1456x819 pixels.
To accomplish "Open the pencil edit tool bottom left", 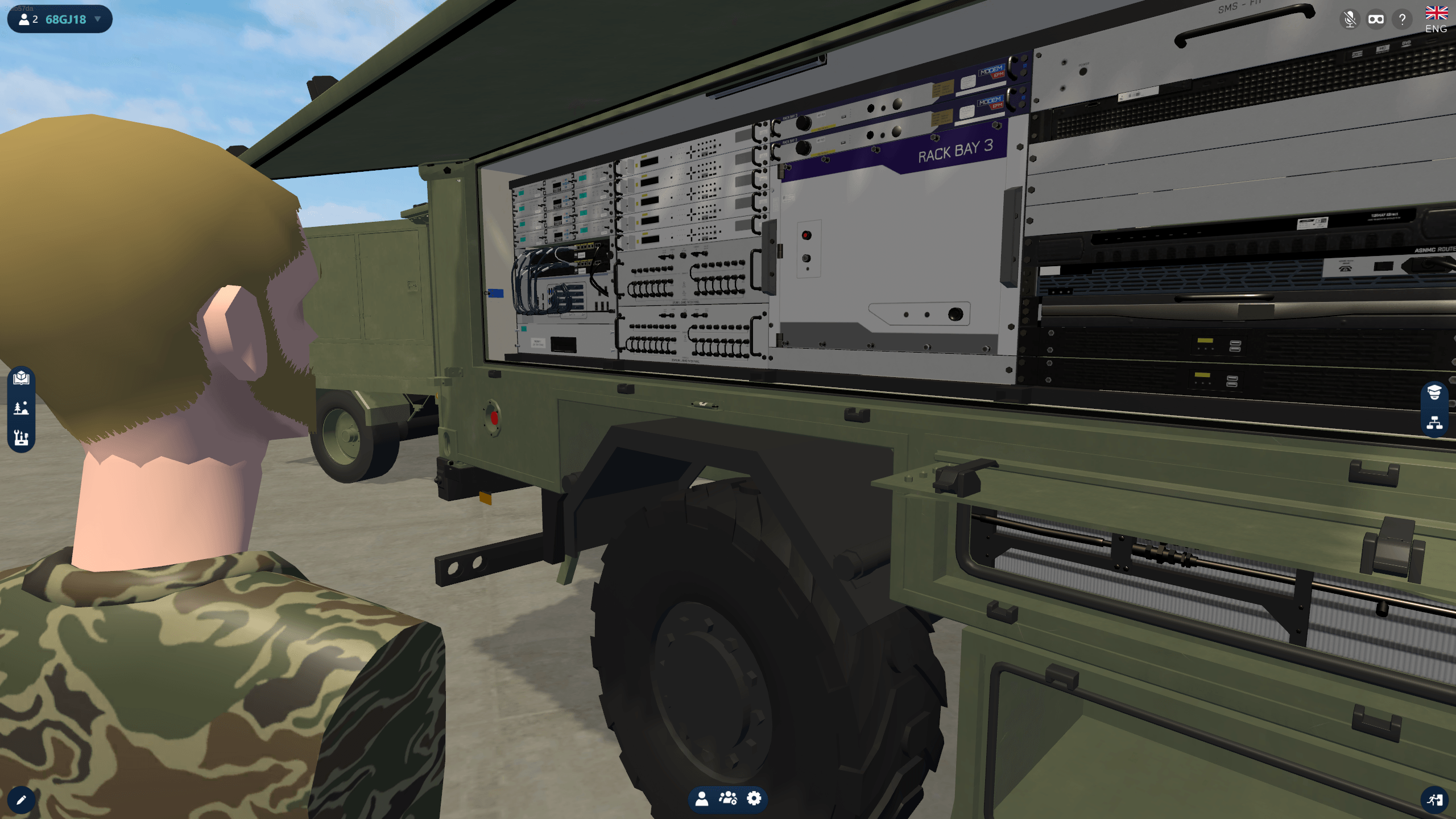I will (22, 799).
